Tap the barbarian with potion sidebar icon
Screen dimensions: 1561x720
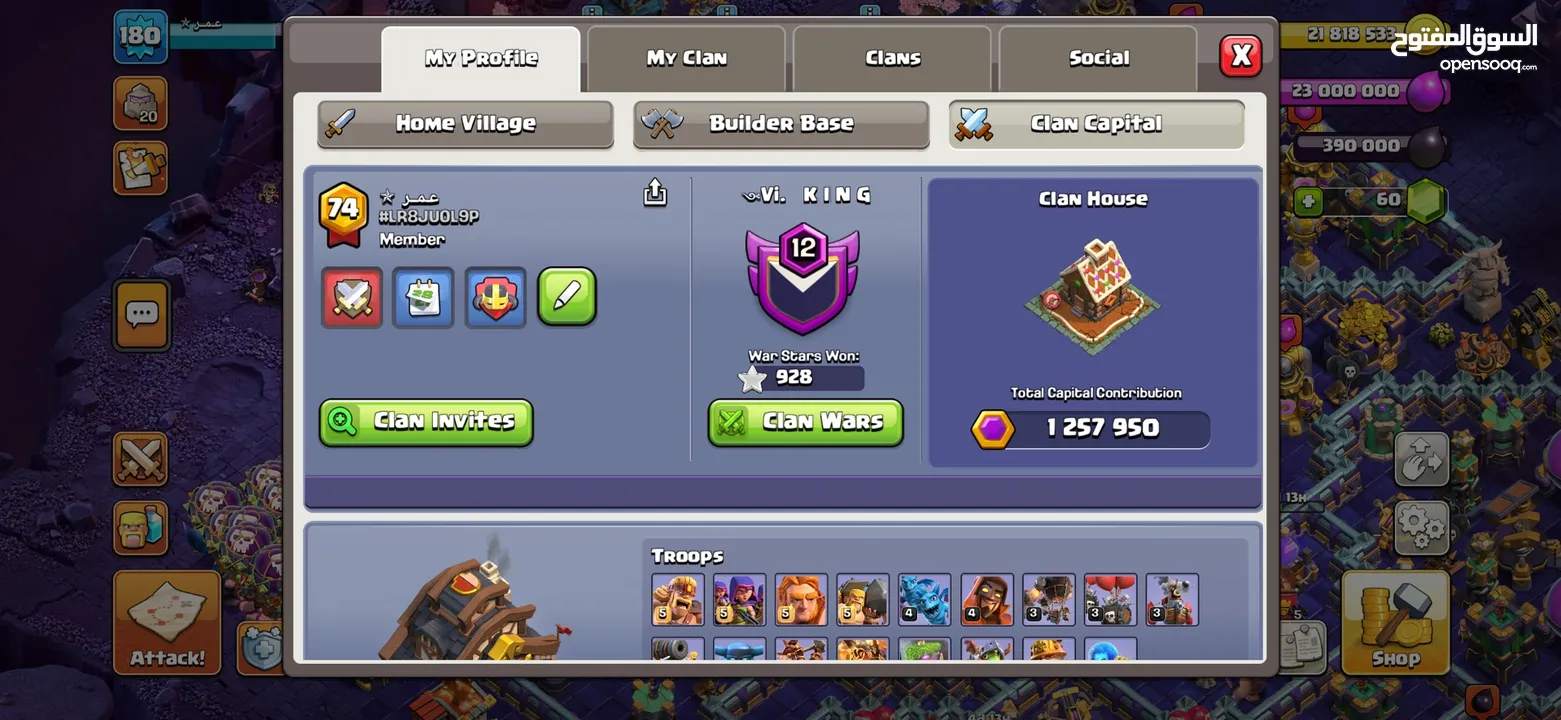(x=140, y=528)
